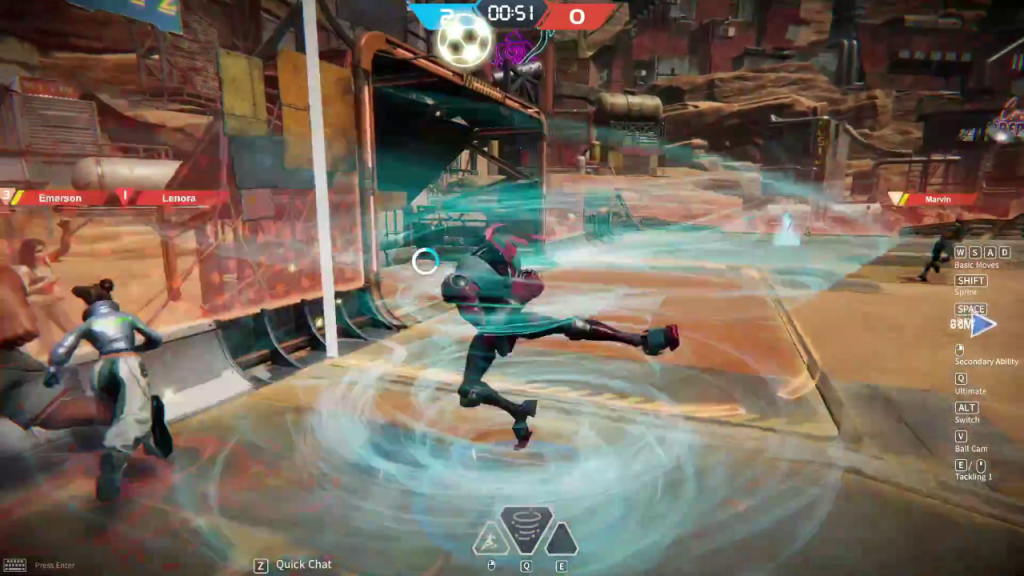Select Marvin's player name tag
Screen dimensions: 1024x576
pos(936,199)
